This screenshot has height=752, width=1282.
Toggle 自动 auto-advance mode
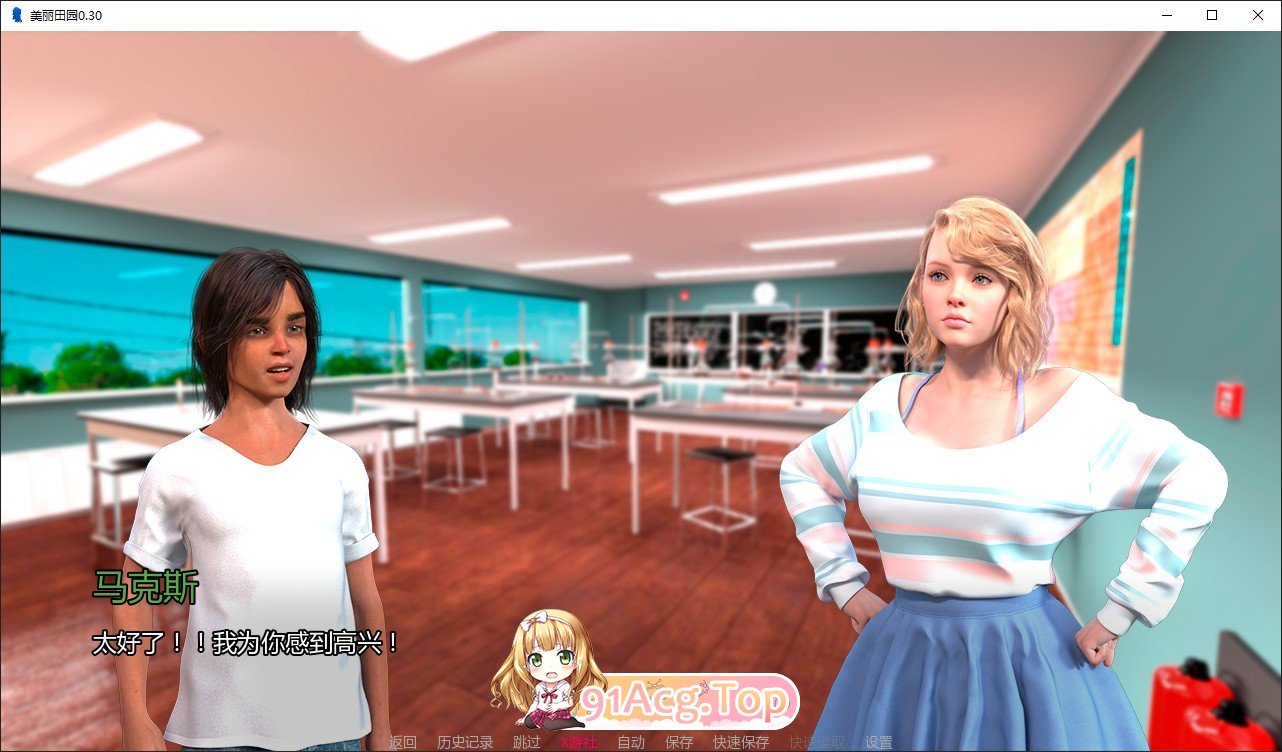(633, 743)
